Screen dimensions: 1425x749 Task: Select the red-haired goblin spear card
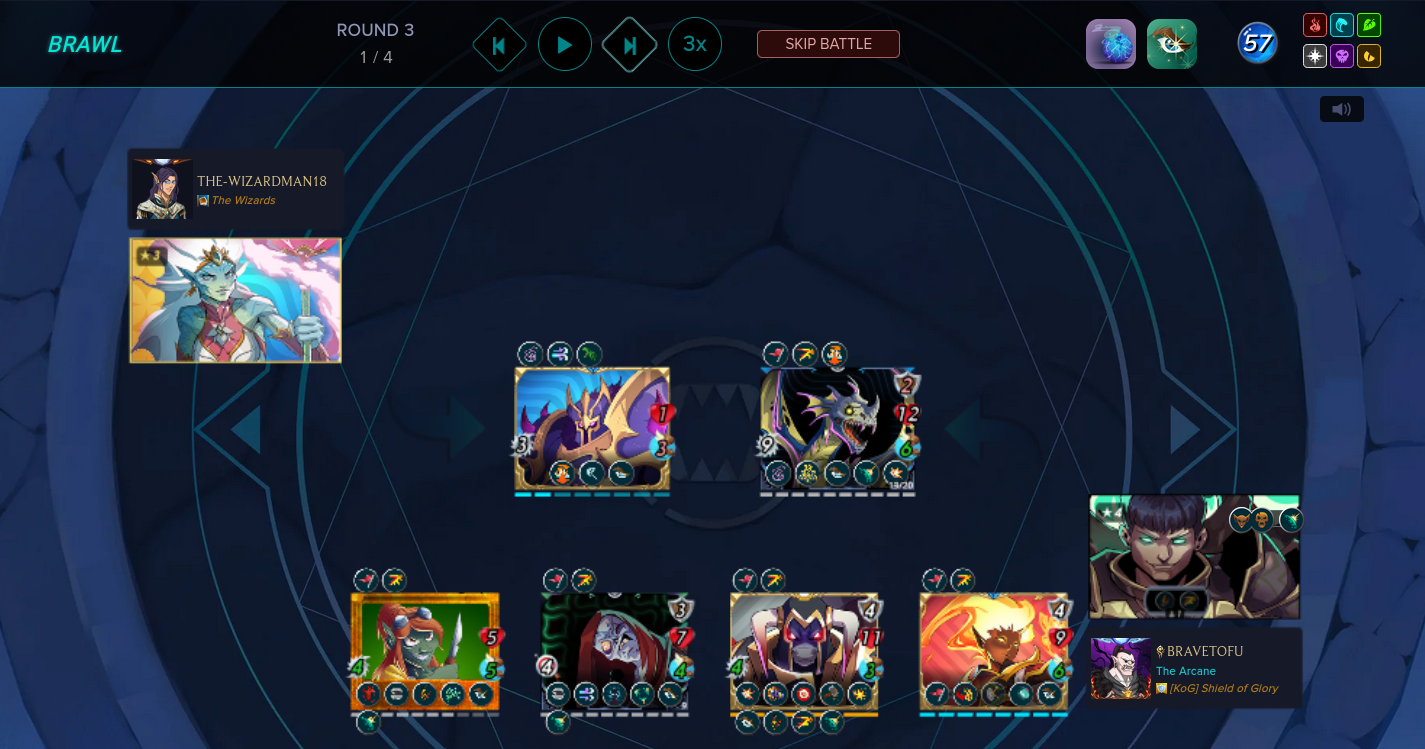coord(424,651)
